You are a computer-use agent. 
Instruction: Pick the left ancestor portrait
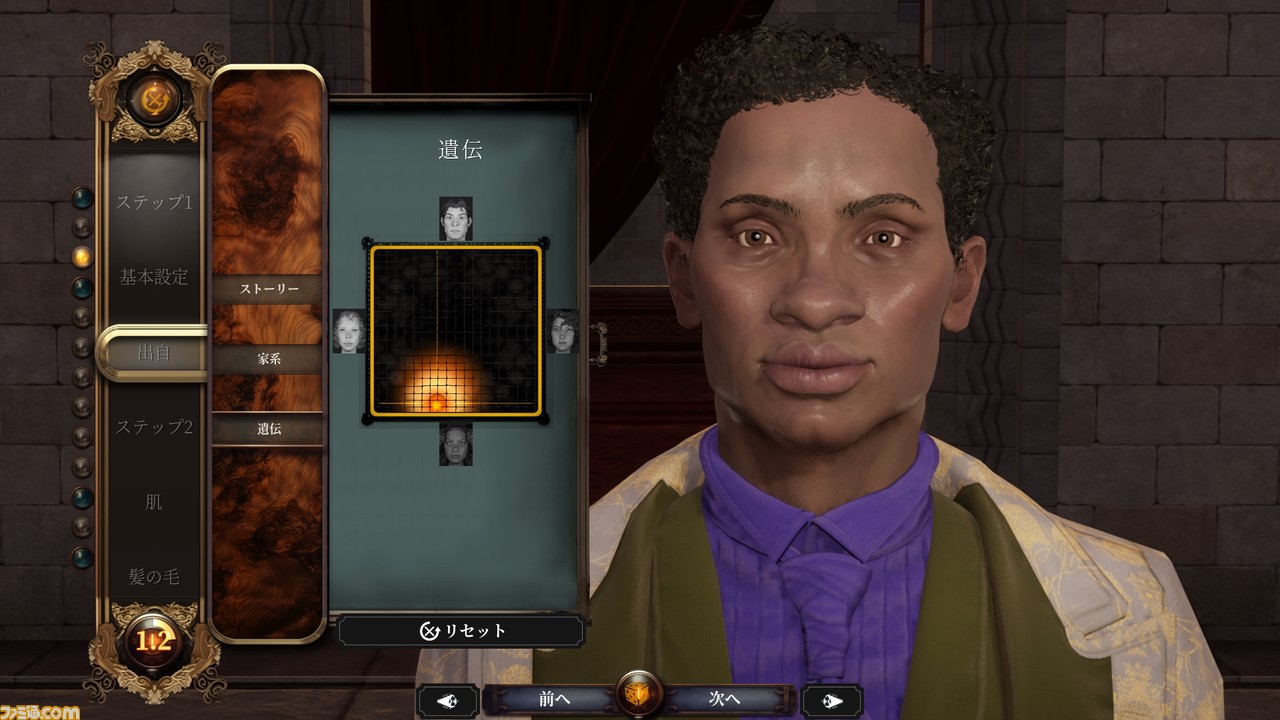pyautogui.click(x=349, y=331)
